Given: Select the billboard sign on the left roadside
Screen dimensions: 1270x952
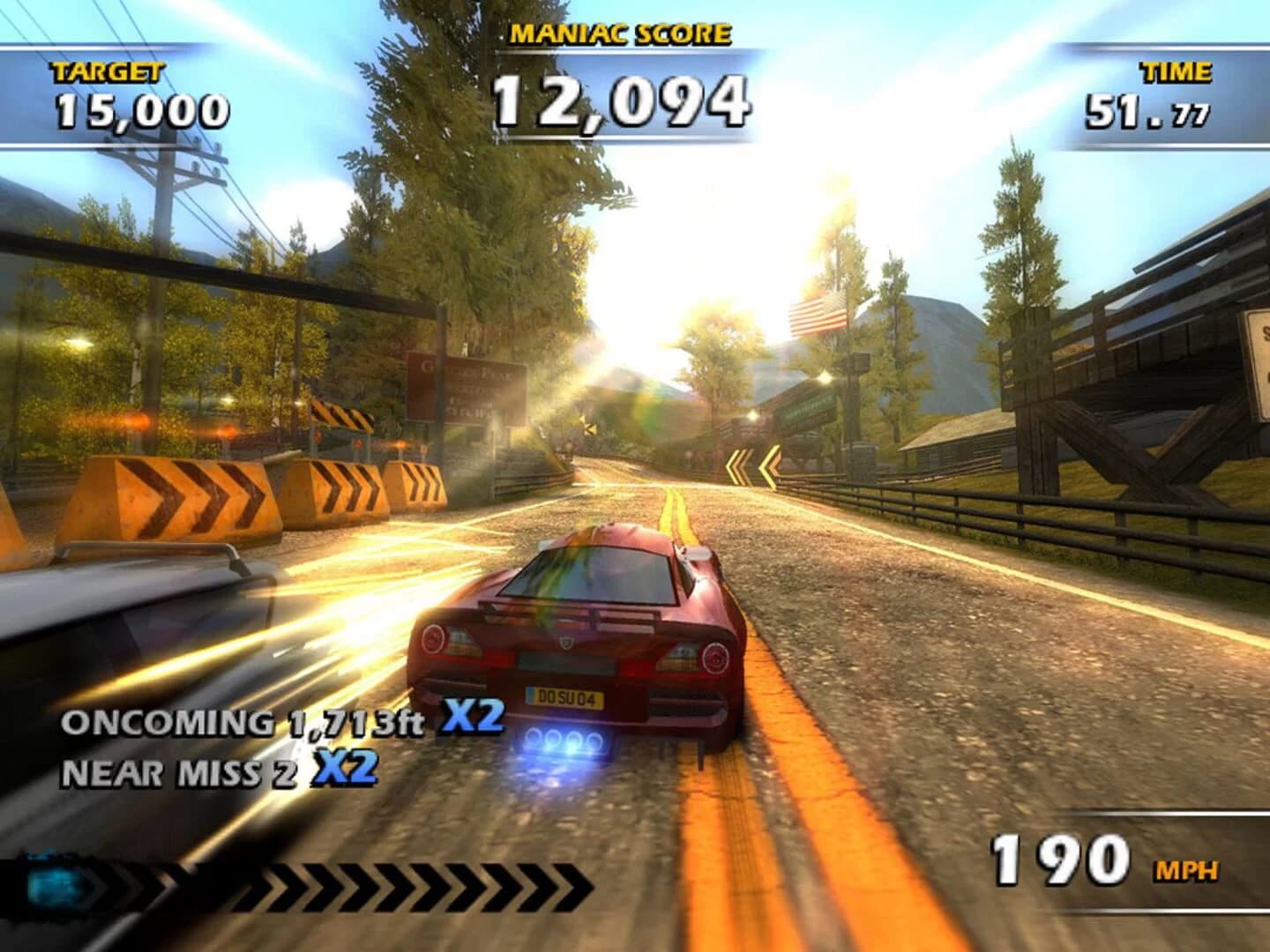Looking at the screenshot, I should point(462,388).
